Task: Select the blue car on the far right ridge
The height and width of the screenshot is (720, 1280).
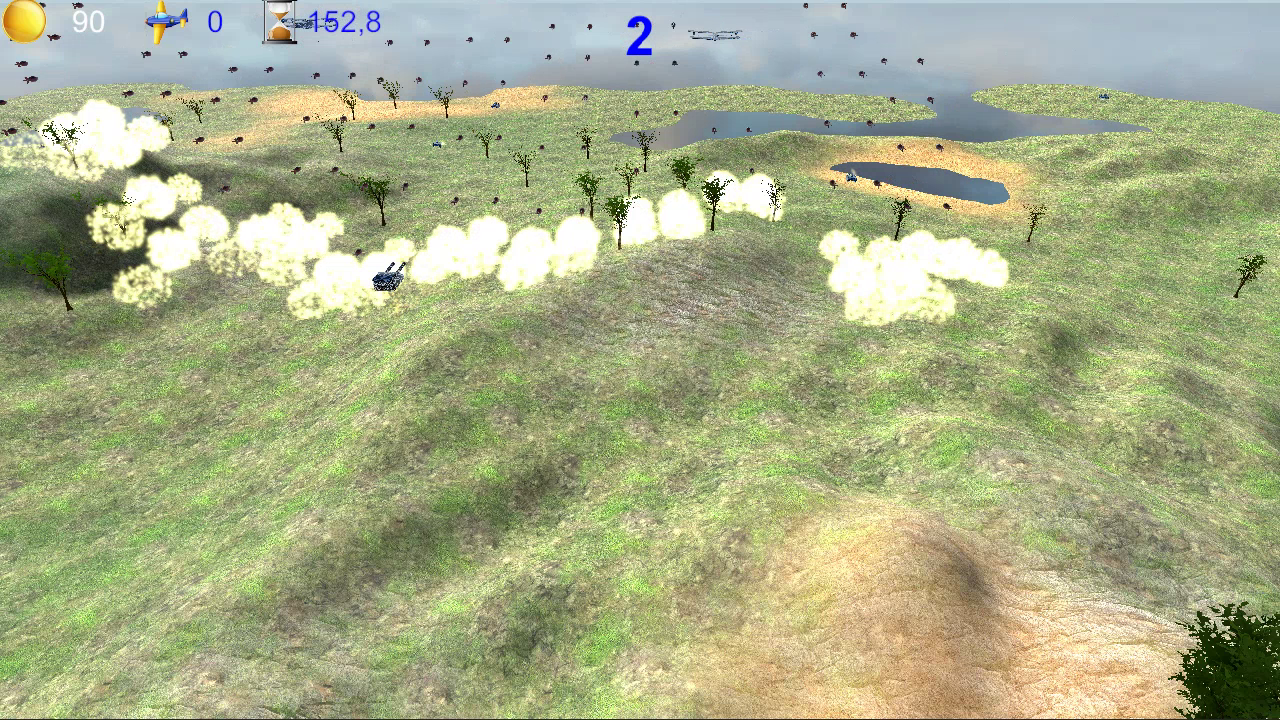Action: [x=1103, y=95]
